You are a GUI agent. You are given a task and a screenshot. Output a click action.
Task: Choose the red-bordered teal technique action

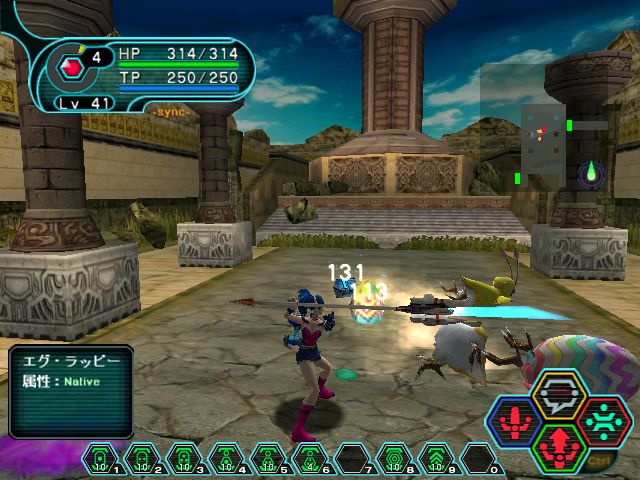click(602, 420)
